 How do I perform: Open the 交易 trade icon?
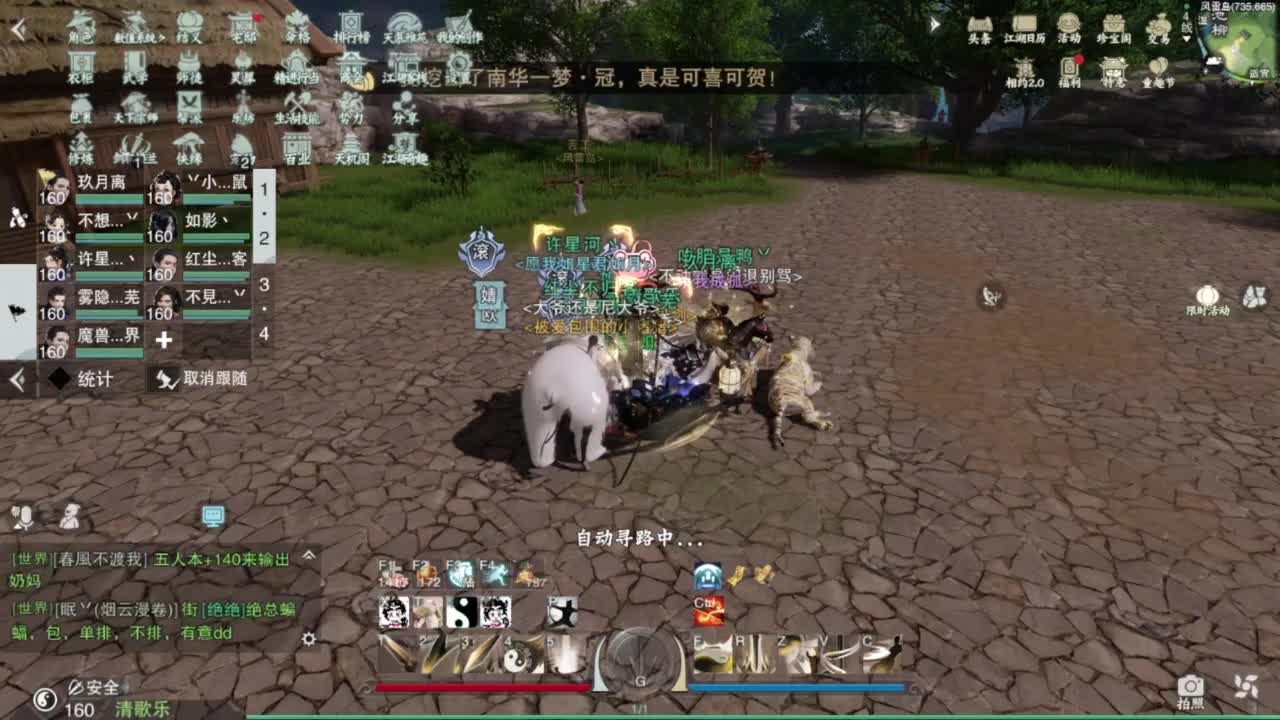pyautogui.click(x=1160, y=25)
